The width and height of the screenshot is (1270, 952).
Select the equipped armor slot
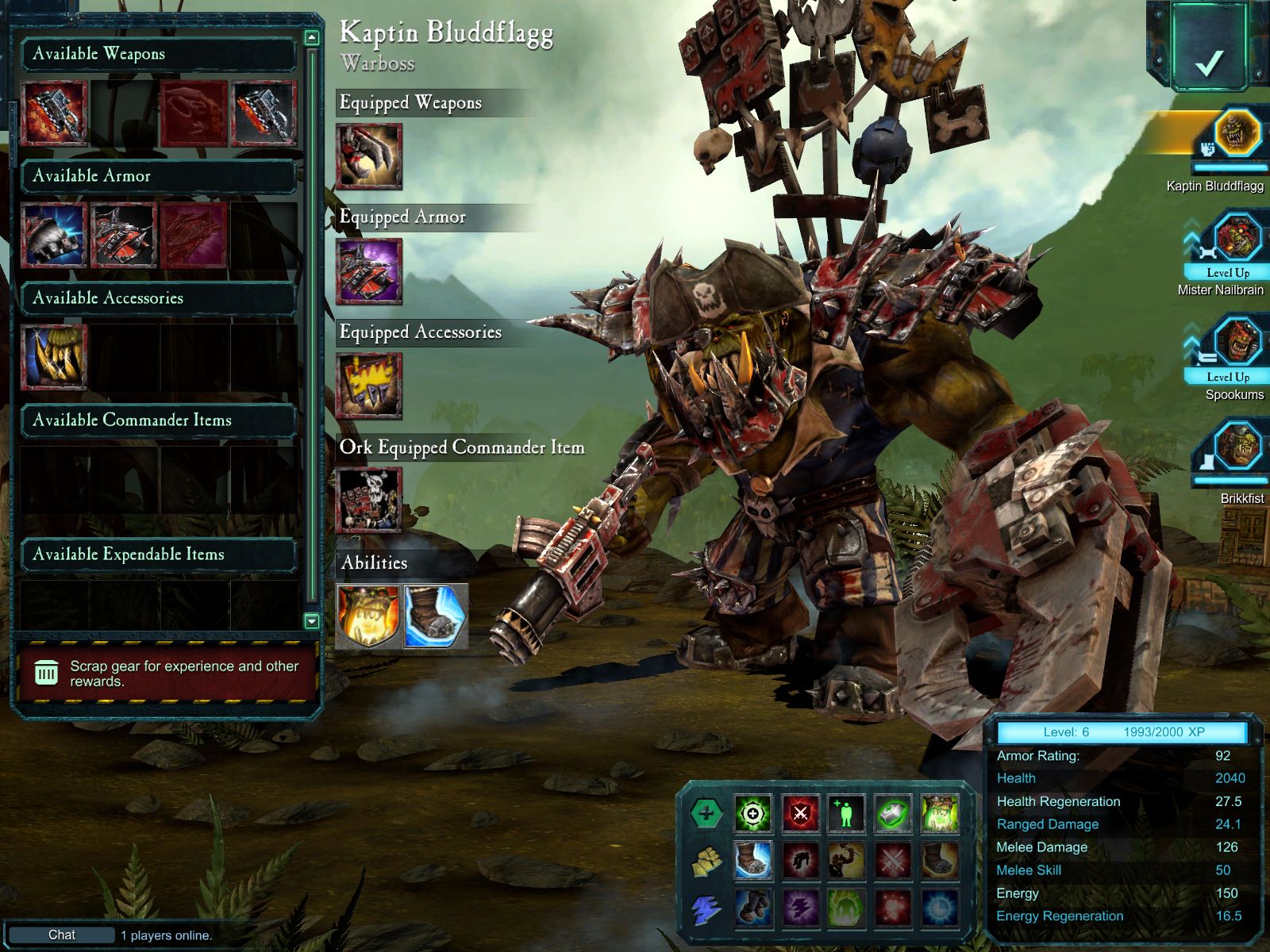[x=369, y=271]
